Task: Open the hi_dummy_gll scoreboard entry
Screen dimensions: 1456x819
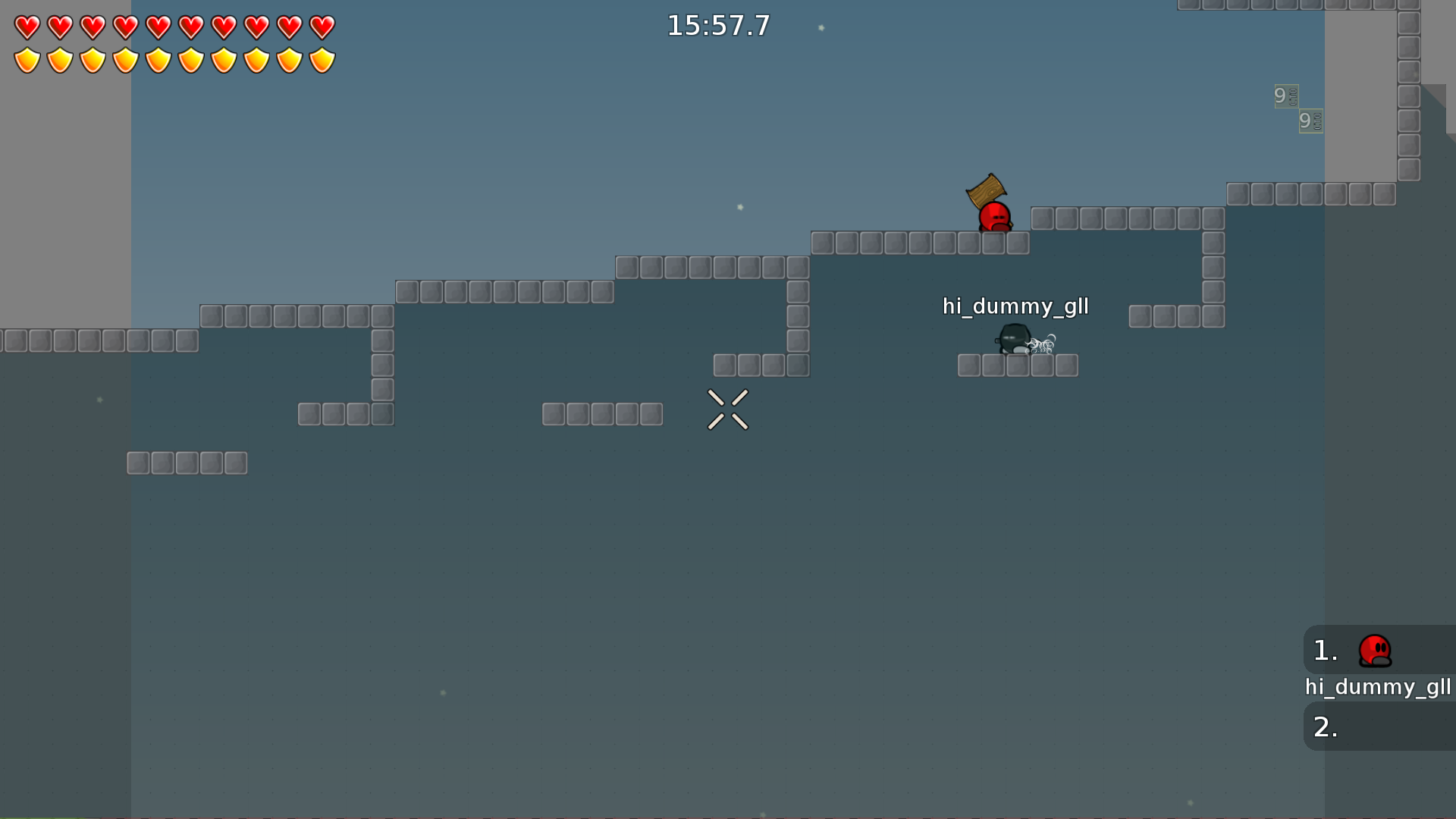Action: pos(1379,688)
